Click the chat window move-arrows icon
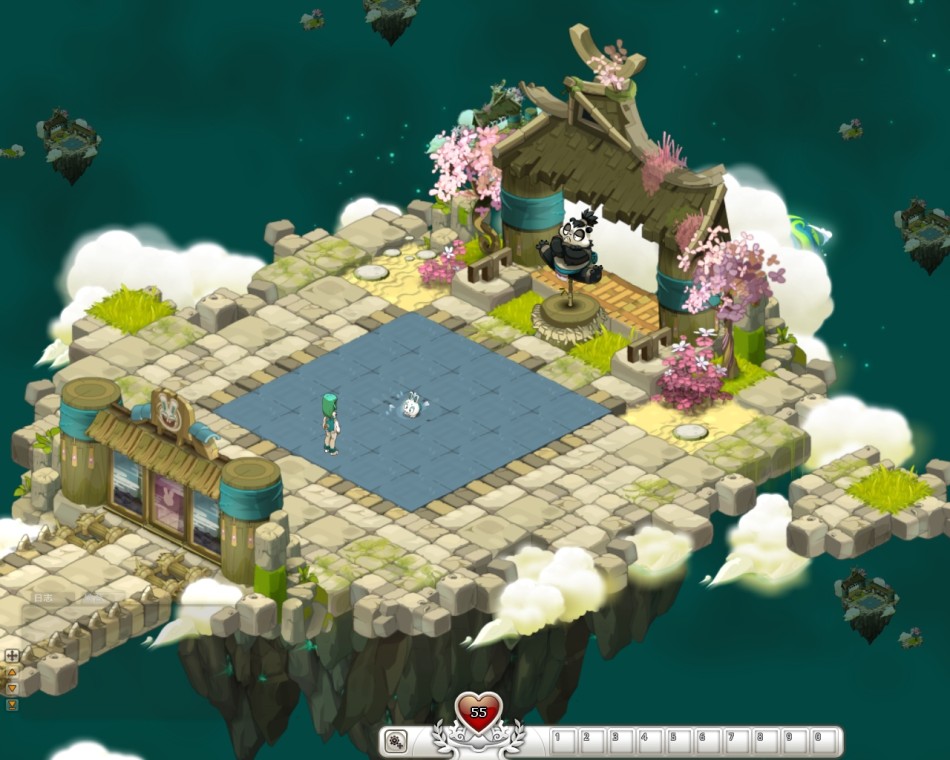The height and width of the screenshot is (760, 950). [12, 656]
